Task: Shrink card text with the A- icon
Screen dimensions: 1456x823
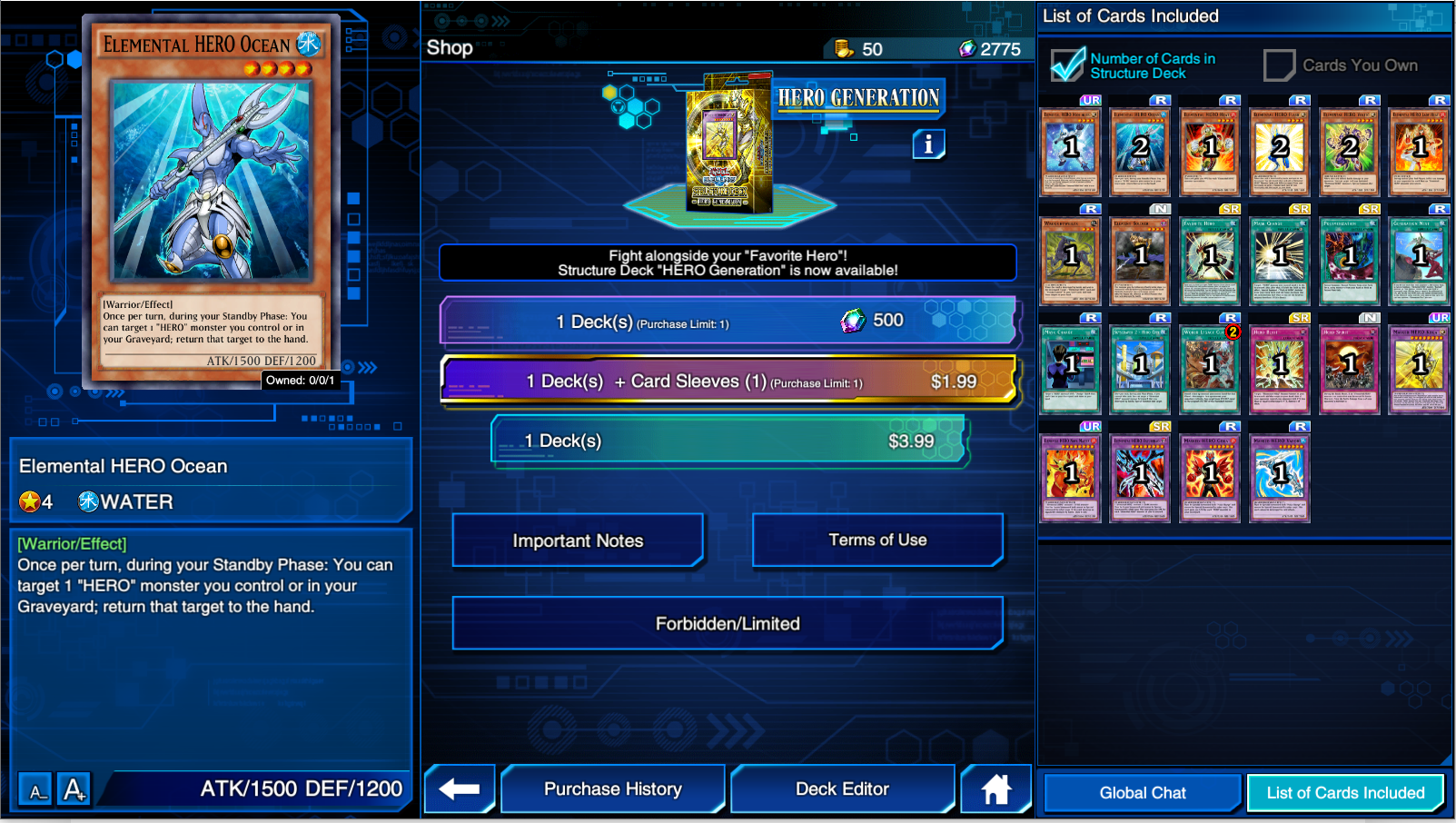Action: (35, 790)
